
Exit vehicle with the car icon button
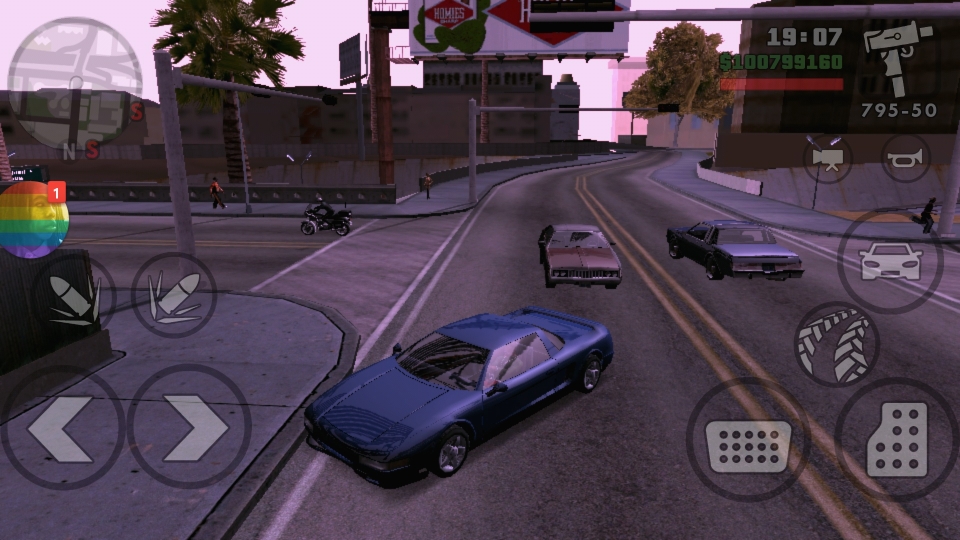(889, 262)
